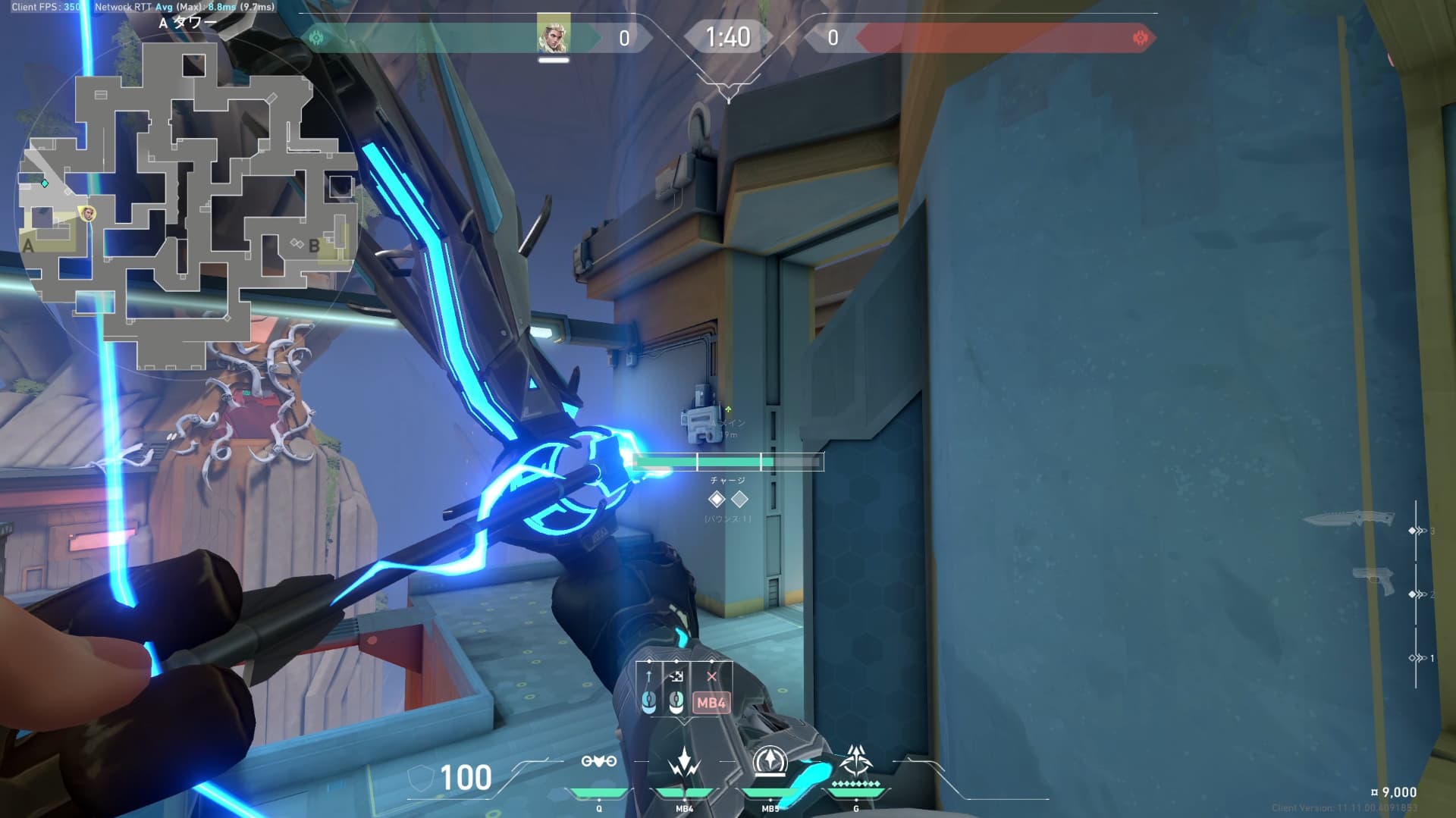The image size is (1456, 818).
Task: Select the B site label on minimap
Action: (314, 246)
